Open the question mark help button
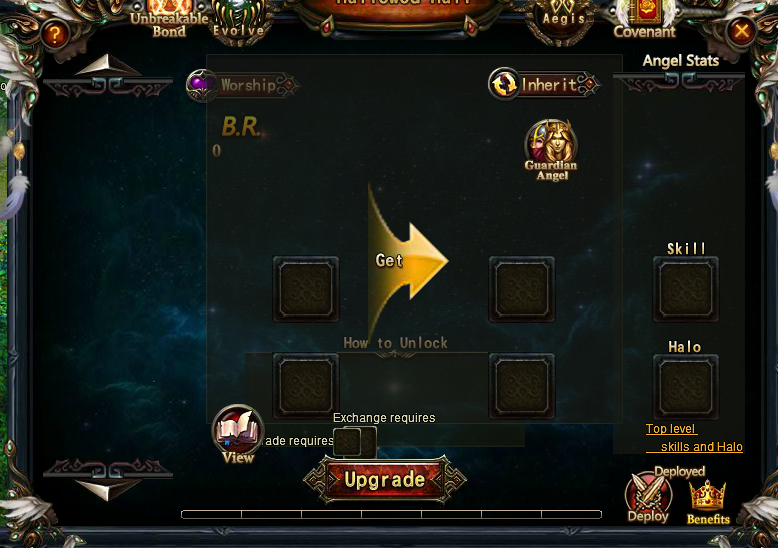Image resolution: width=778 pixels, height=548 pixels. point(55,35)
